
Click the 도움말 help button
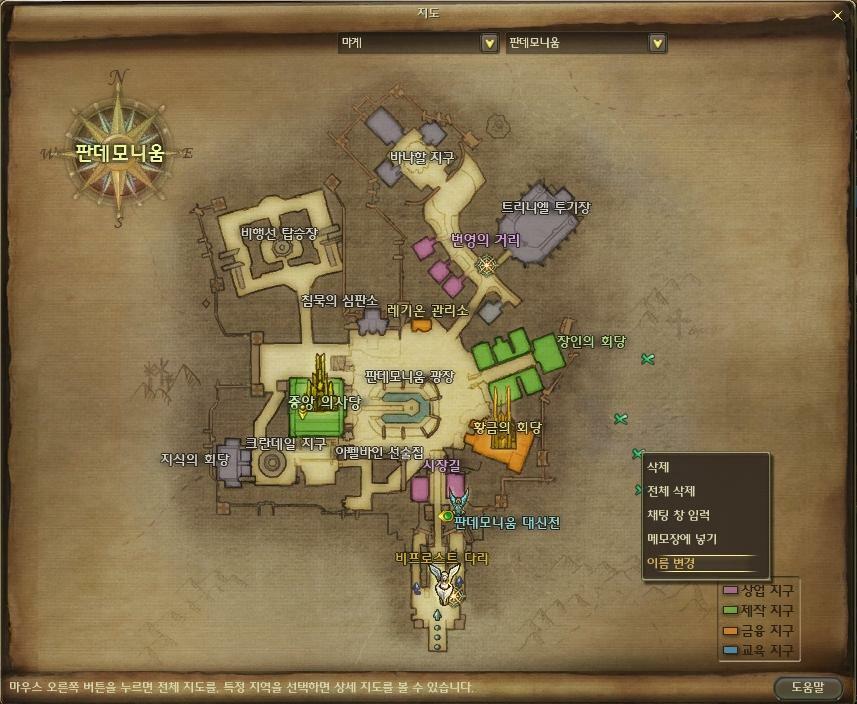click(x=806, y=687)
